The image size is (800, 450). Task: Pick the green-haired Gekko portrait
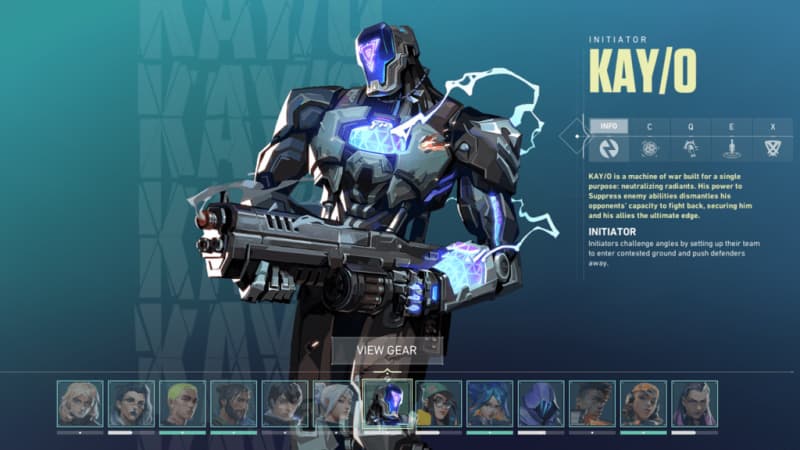[x=182, y=403]
